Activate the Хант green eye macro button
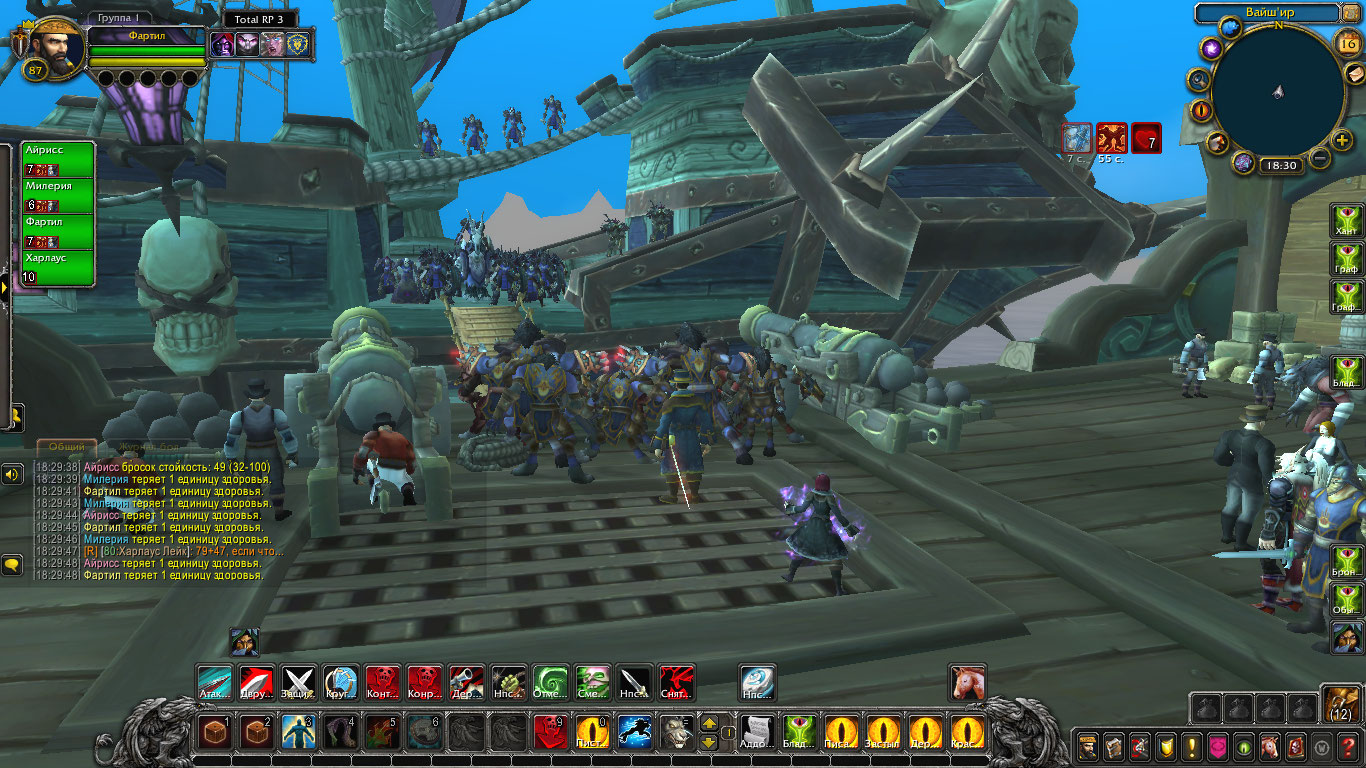This screenshot has width=1366, height=768. [1347, 220]
